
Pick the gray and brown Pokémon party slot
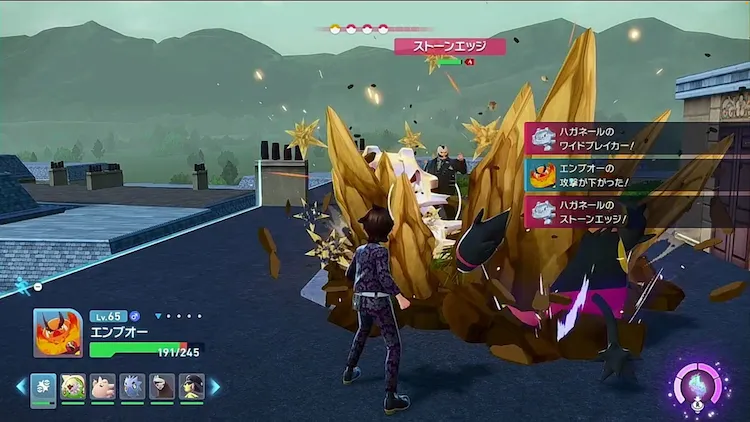coord(162,386)
